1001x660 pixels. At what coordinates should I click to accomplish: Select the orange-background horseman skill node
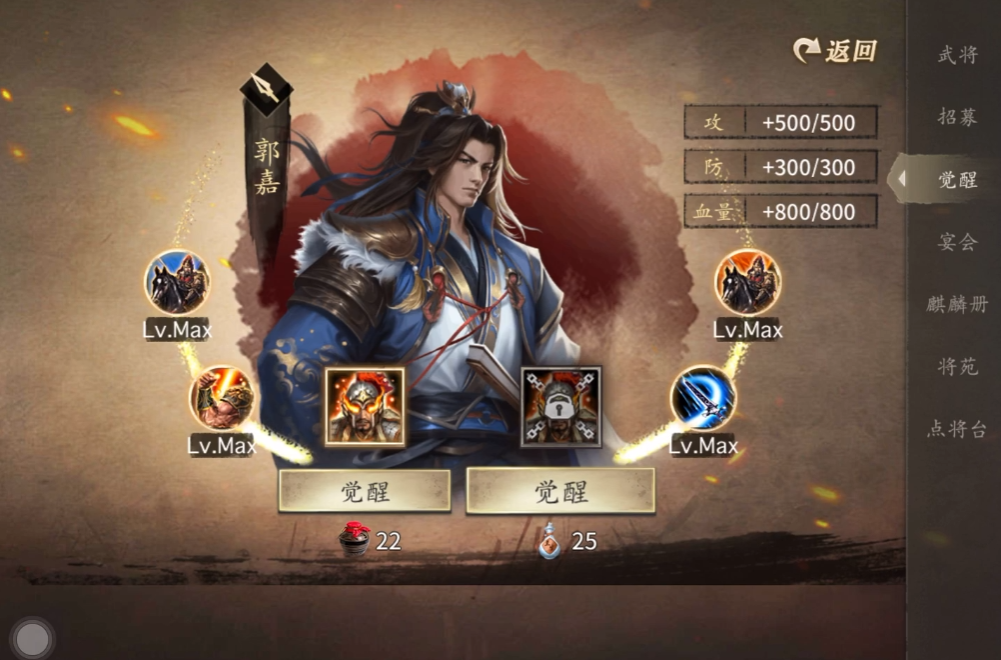tap(748, 282)
